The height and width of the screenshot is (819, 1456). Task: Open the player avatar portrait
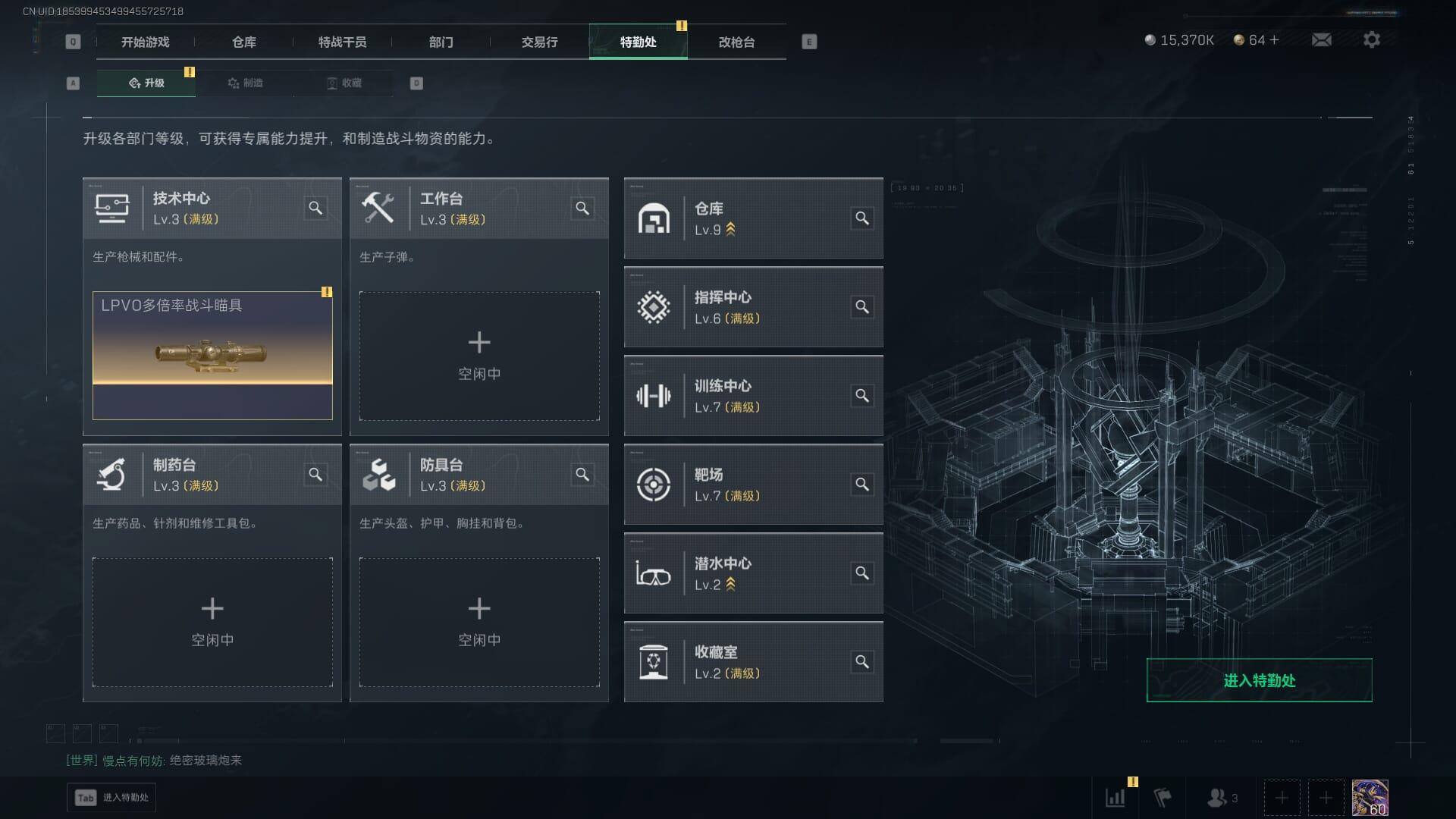(1370, 798)
